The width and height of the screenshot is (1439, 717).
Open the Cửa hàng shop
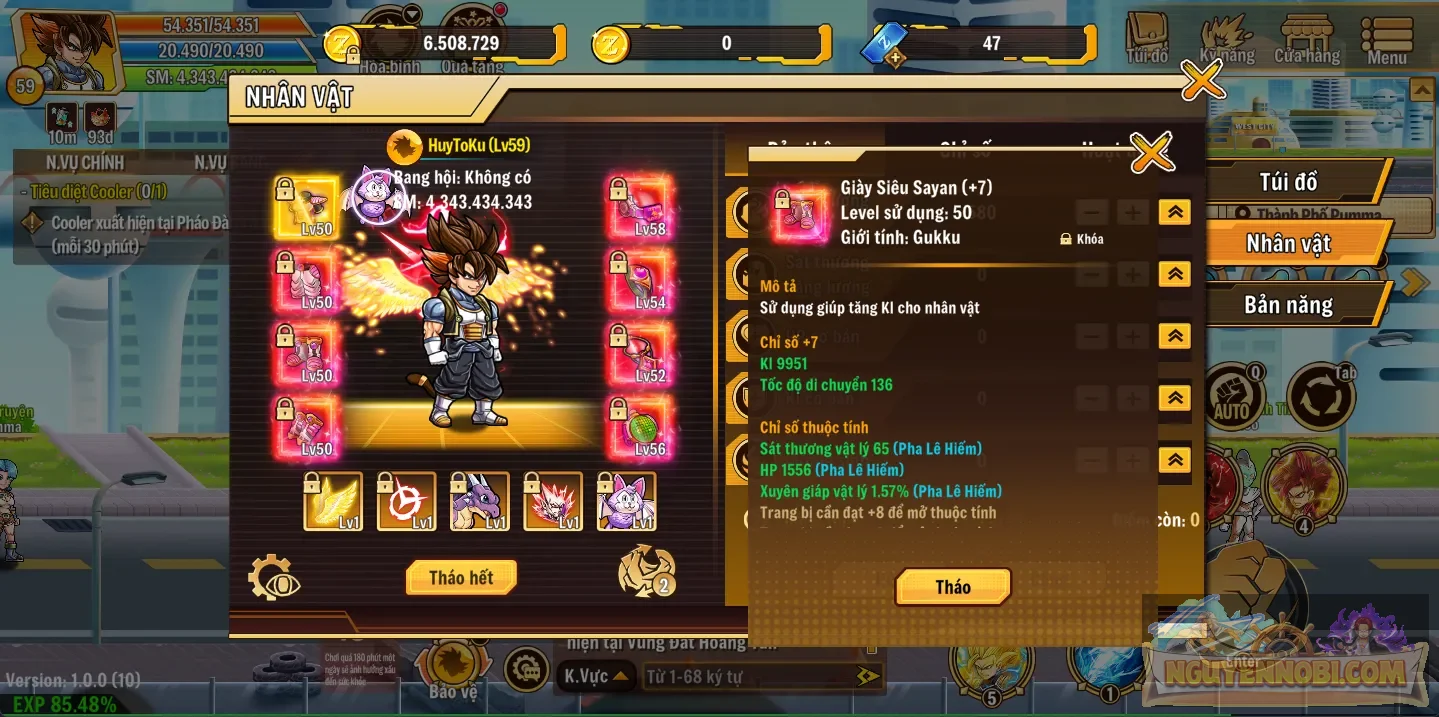point(1306,40)
